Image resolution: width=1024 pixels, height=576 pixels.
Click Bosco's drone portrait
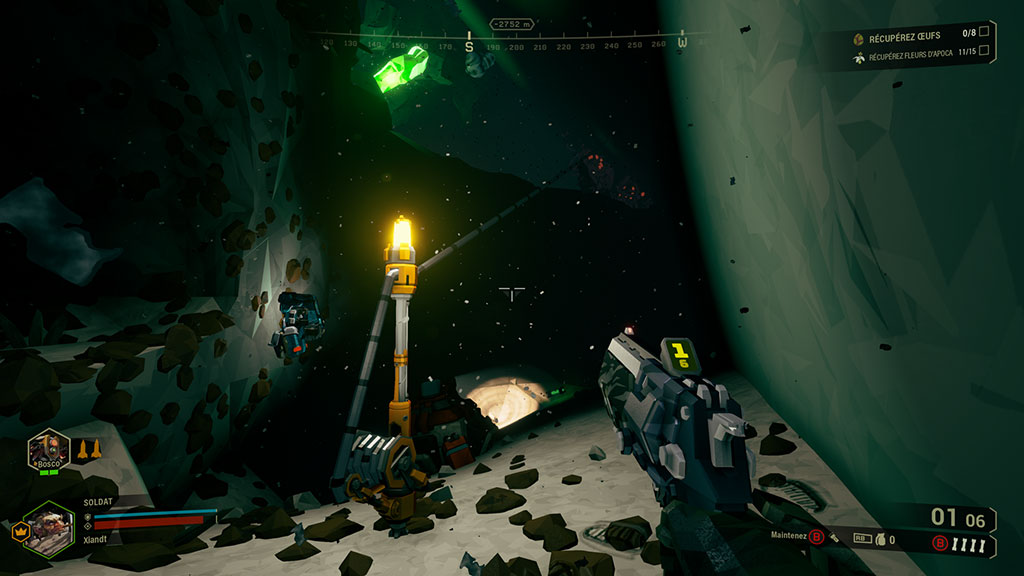(48, 449)
